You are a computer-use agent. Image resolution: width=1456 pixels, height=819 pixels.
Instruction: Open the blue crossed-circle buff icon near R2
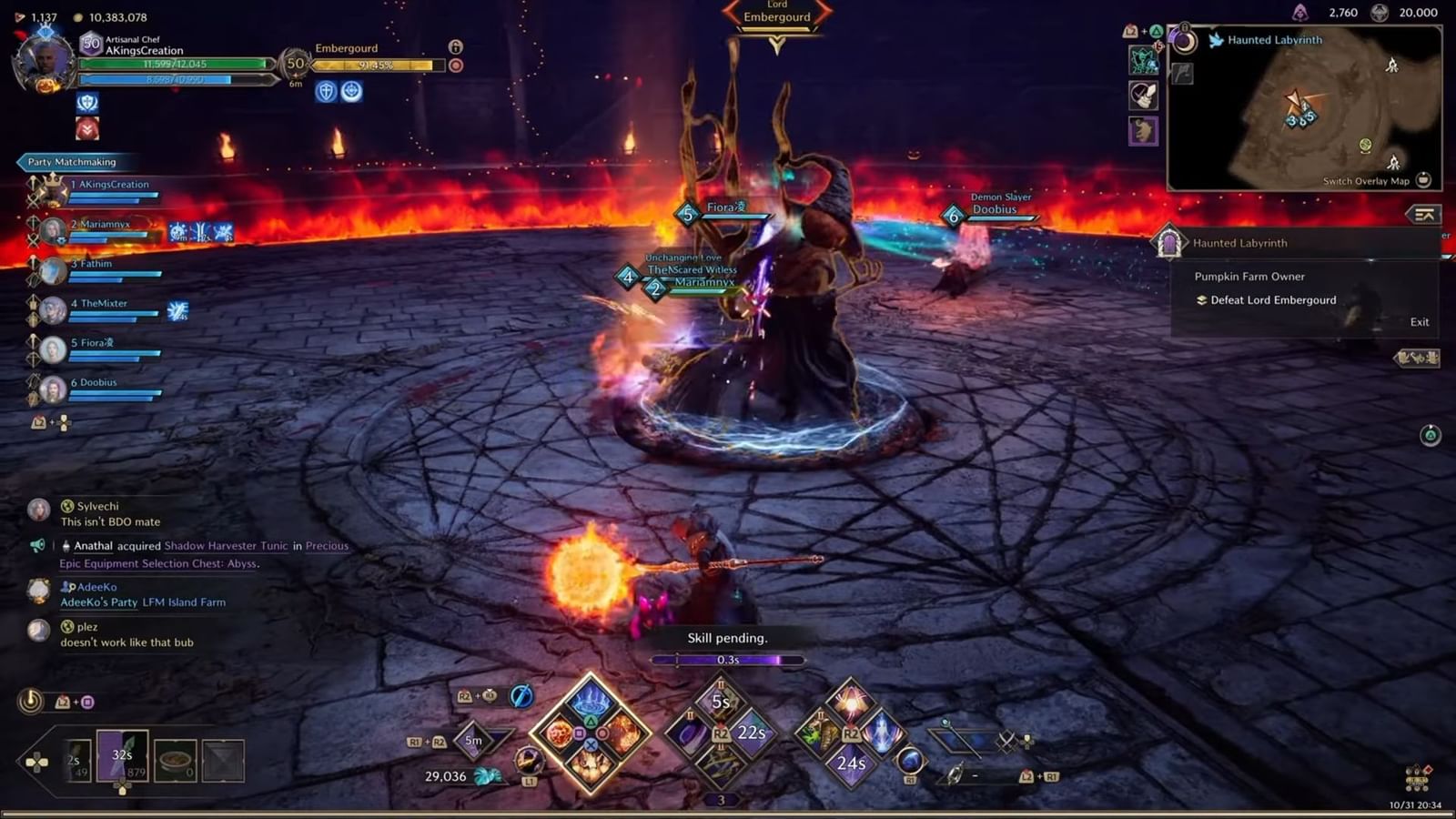(x=520, y=695)
